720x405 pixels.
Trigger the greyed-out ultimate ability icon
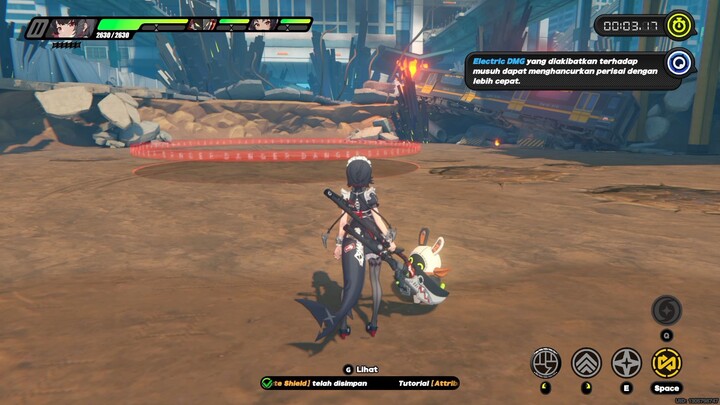pyautogui.click(x=666, y=310)
